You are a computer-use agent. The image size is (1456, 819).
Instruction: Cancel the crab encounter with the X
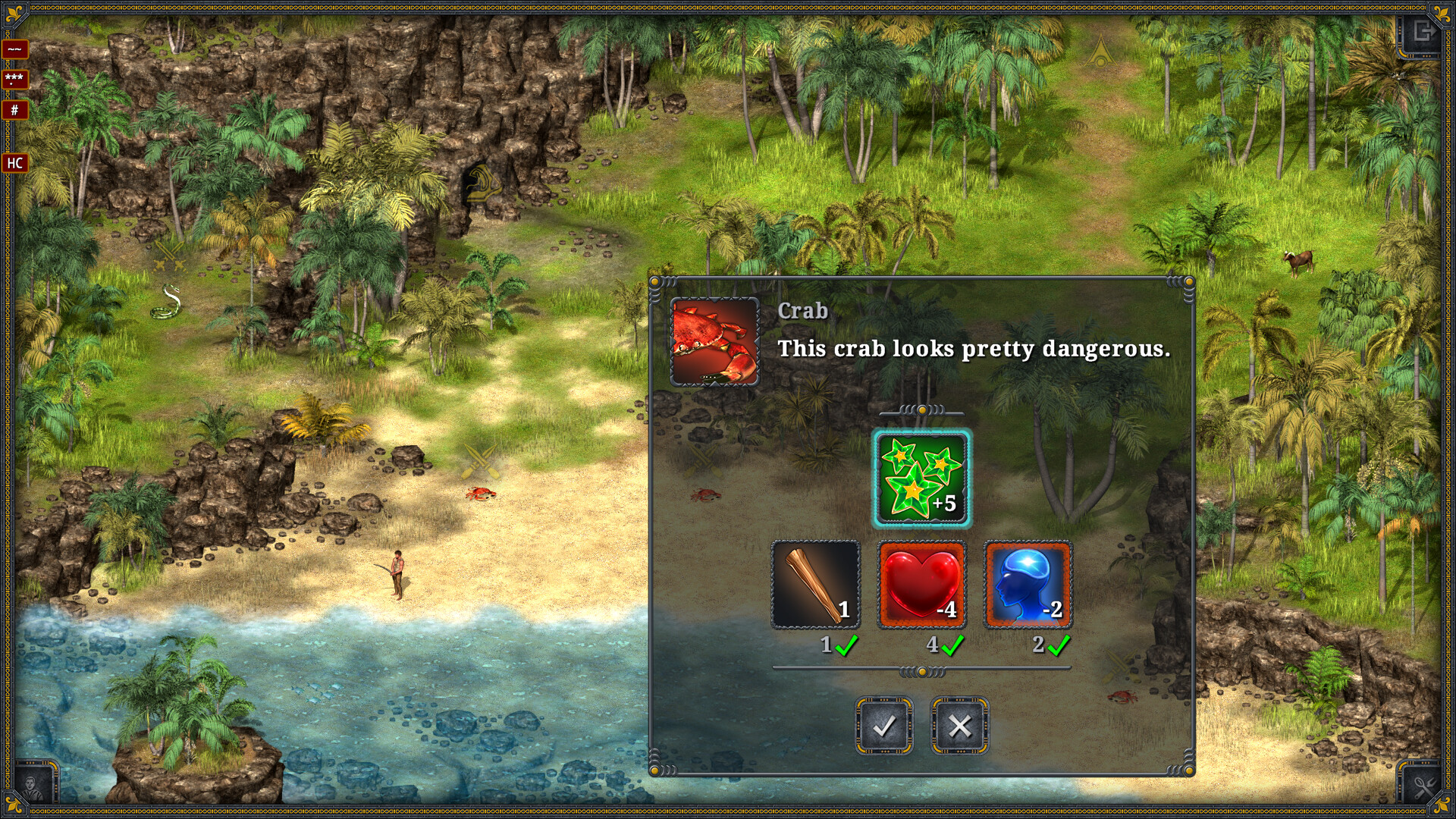click(x=959, y=726)
